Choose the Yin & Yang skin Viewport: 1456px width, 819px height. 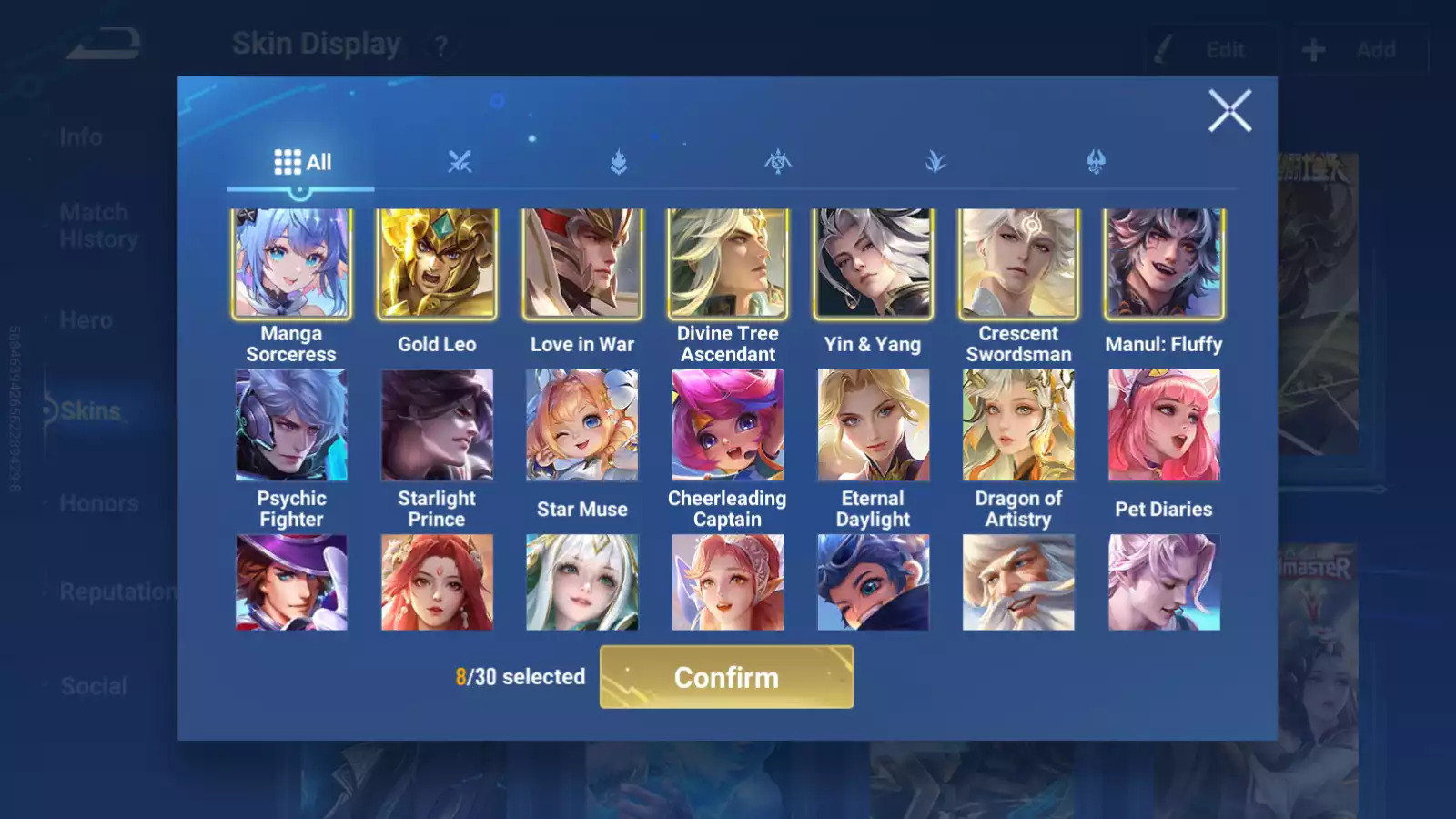tap(873, 264)
